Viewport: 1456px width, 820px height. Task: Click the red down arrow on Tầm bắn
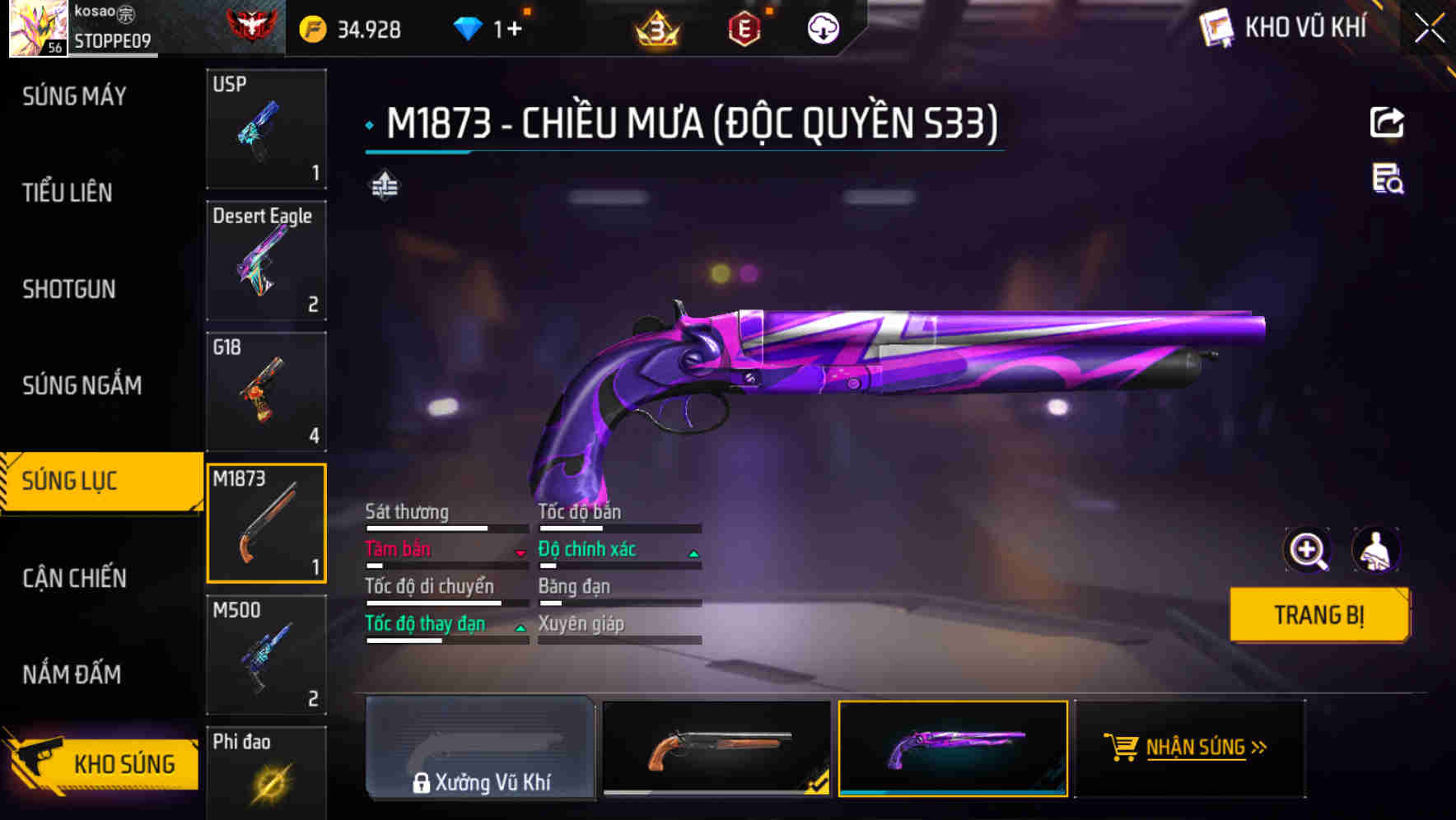point(522,553)
